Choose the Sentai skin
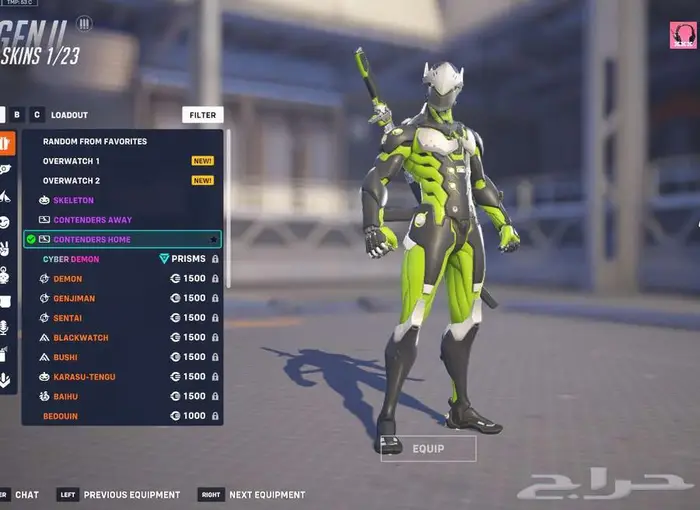Screen dimensions: 700x510 click(x=68, y=318)
